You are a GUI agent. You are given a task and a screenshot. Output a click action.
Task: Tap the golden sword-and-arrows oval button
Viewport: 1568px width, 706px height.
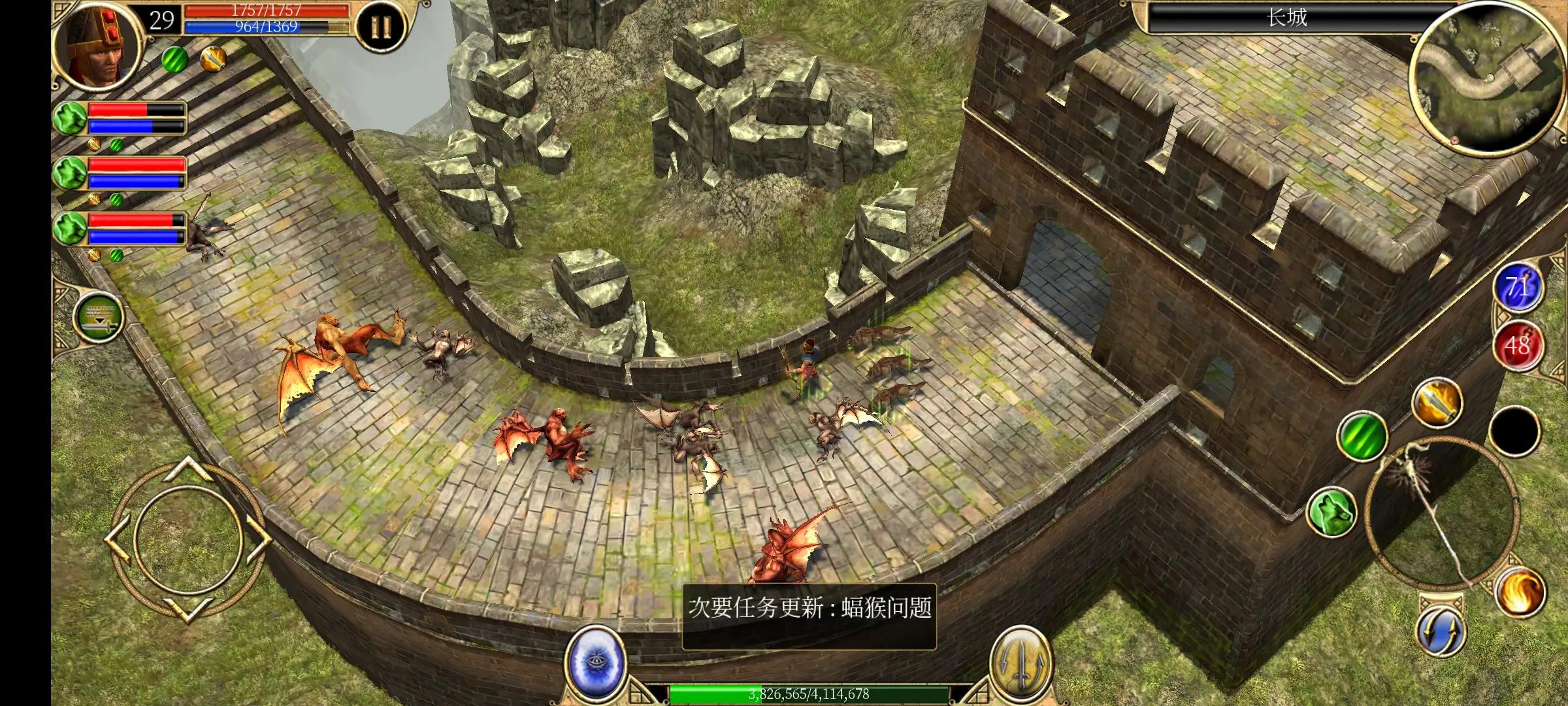[x=1021, y=662]
